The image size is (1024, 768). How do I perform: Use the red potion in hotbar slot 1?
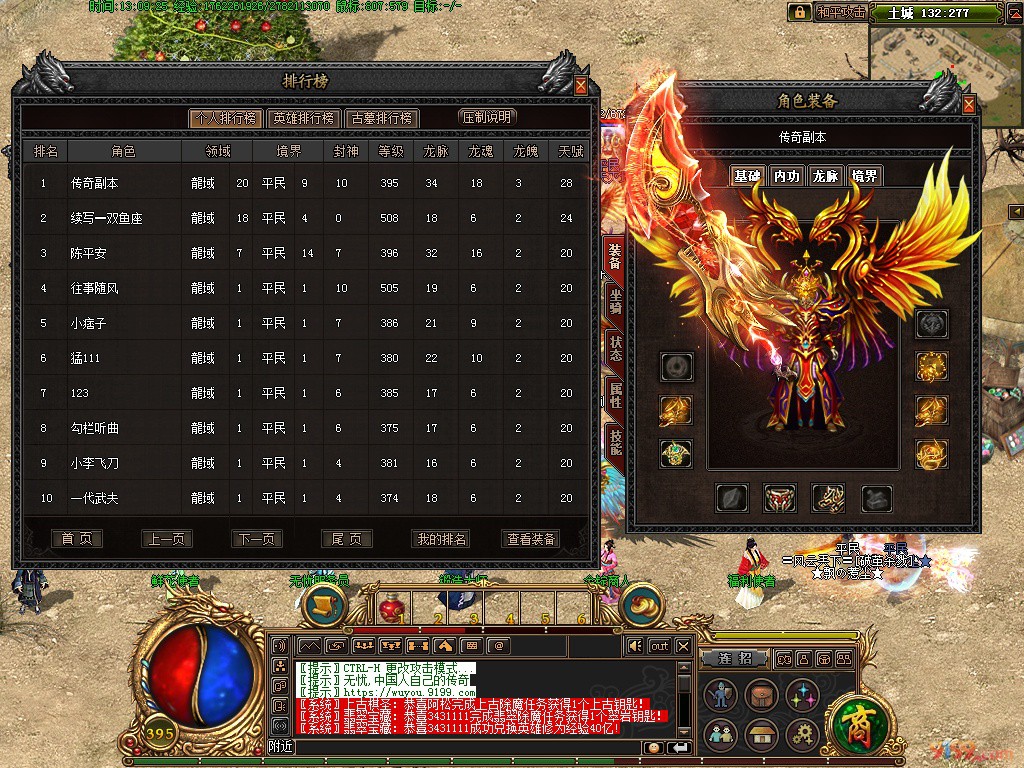point(393,607)
